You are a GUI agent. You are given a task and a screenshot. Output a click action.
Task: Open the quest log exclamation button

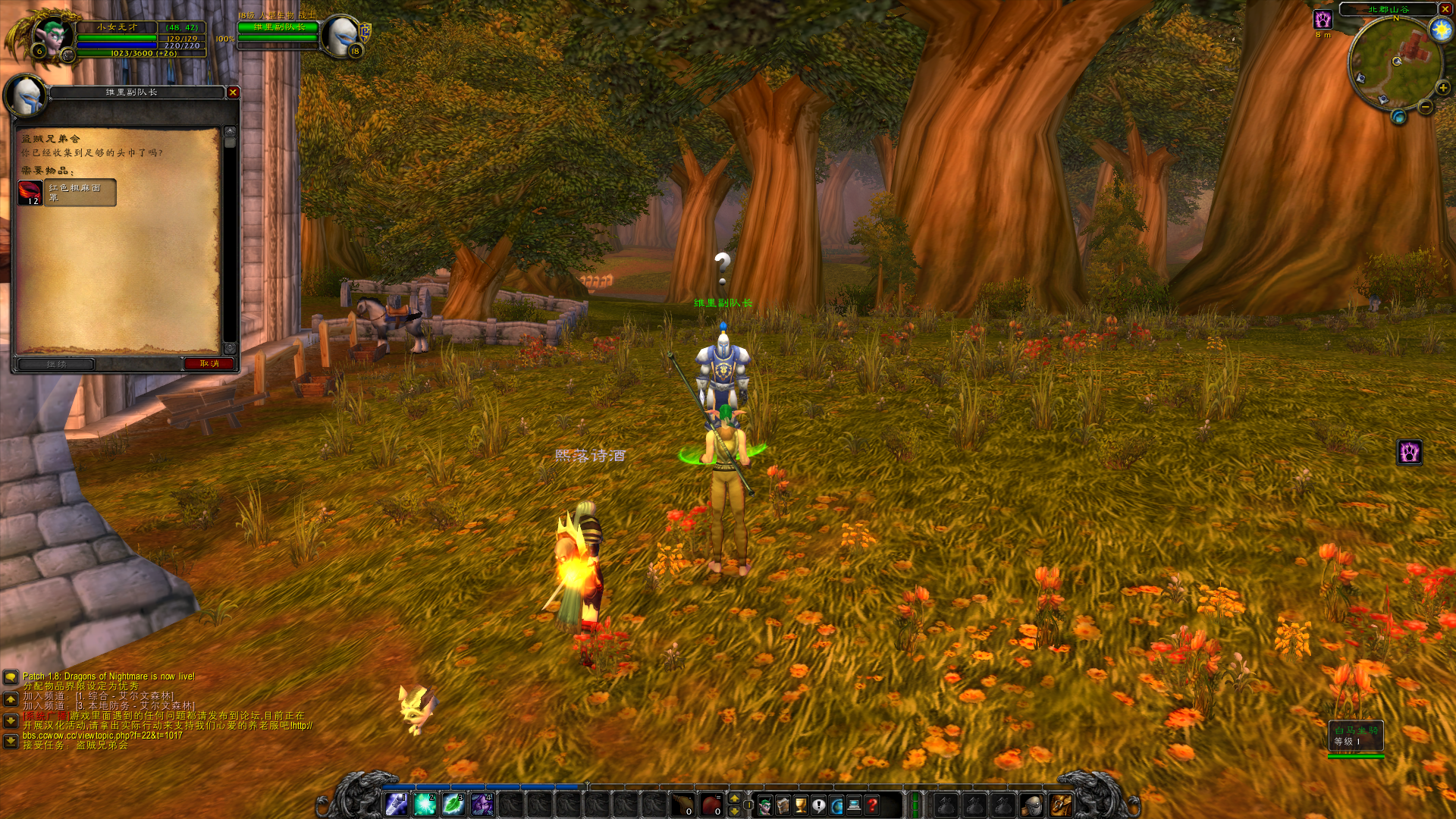click(819, 805)
